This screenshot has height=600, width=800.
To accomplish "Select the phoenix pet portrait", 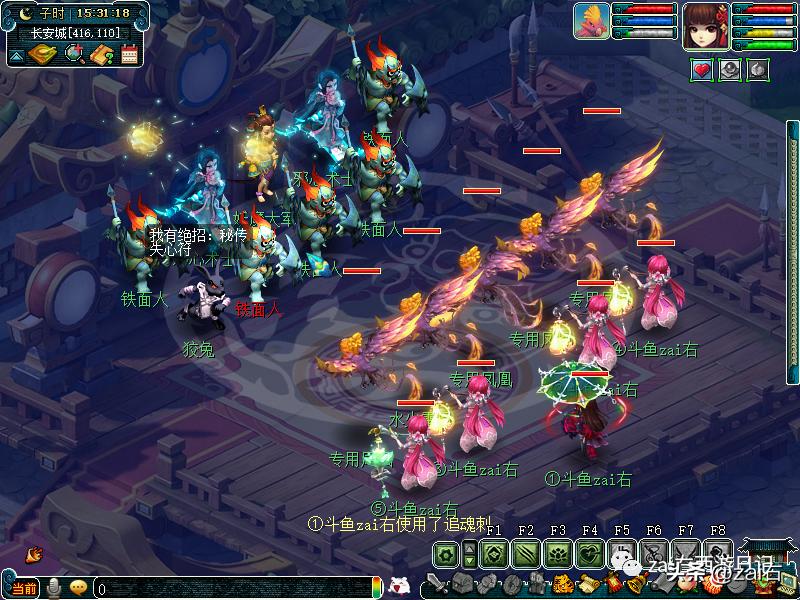I will (592, 22).
